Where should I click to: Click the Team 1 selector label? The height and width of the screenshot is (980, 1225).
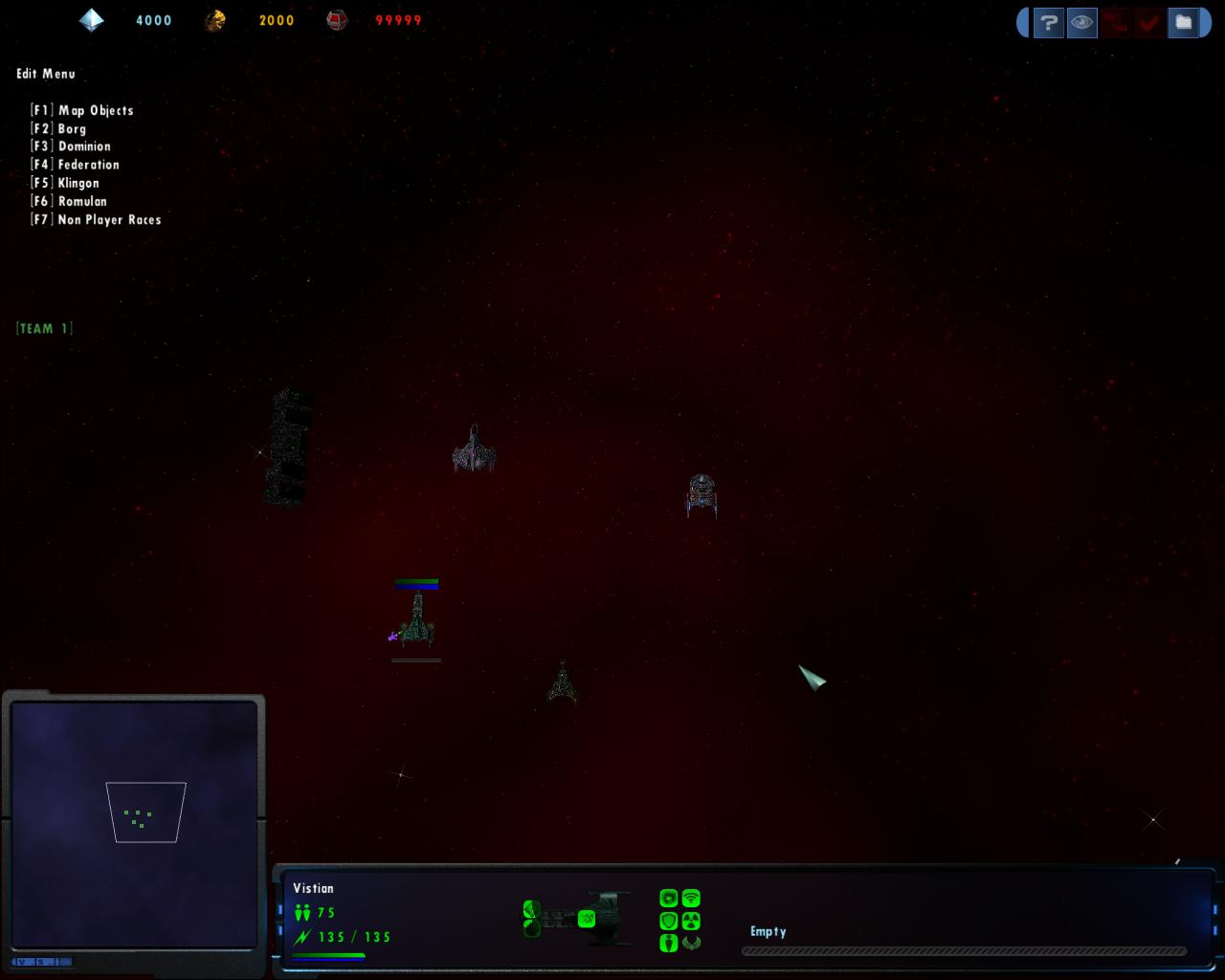[44, 328]
